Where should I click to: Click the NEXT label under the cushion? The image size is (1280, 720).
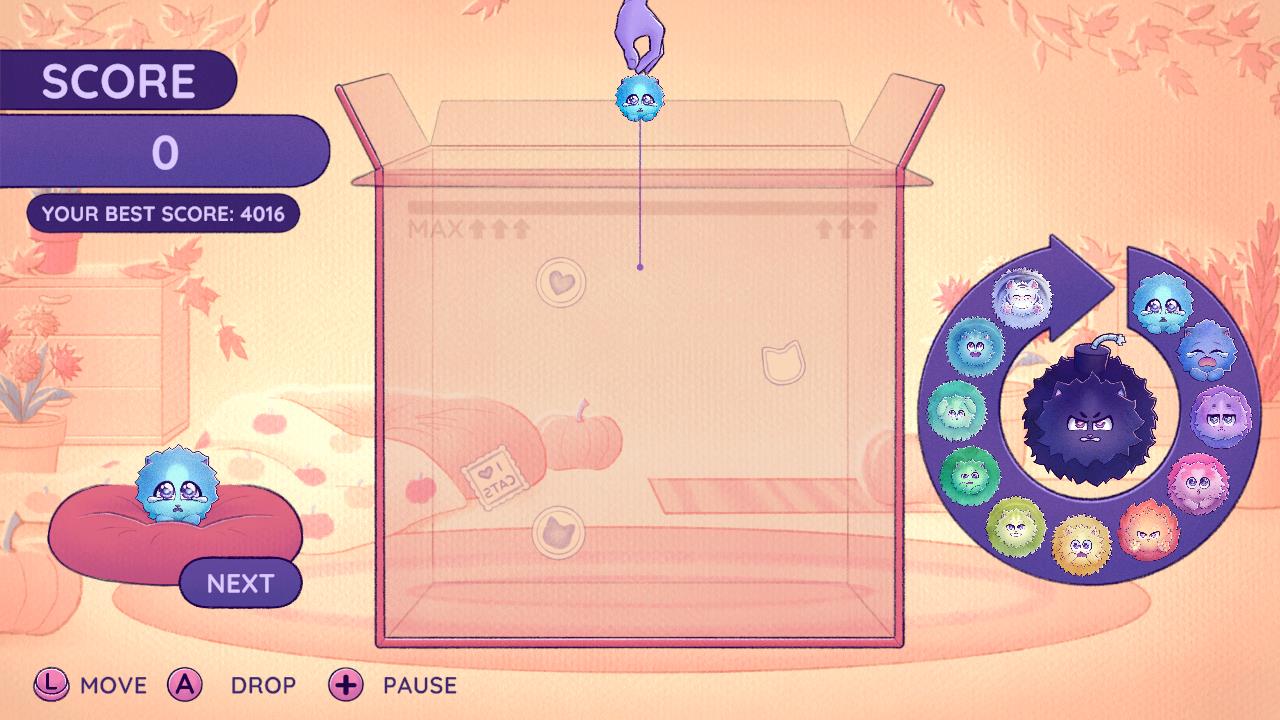pos(238,580)
